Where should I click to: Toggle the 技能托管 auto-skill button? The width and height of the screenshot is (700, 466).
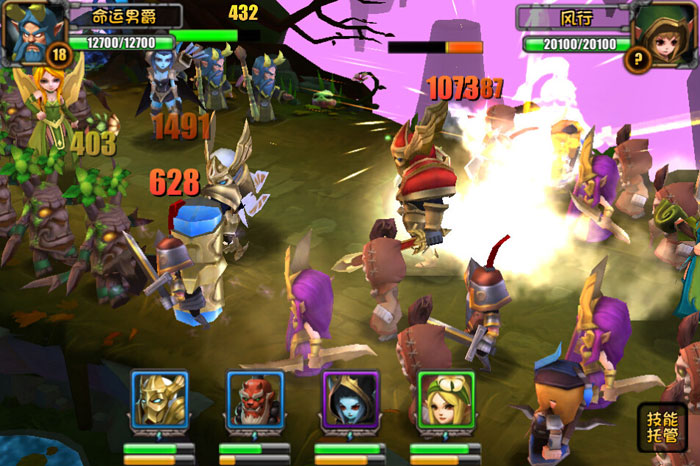(661, 427)
